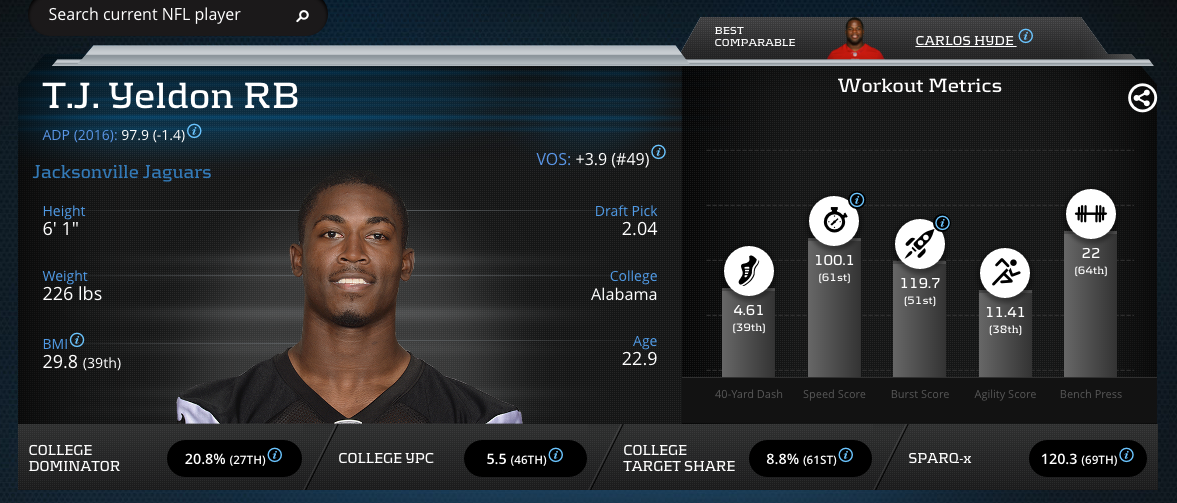The width and height of the screenshot is (1177, 503).
Task: Show info icon next to VOS
Action: [x=659, y=153]
